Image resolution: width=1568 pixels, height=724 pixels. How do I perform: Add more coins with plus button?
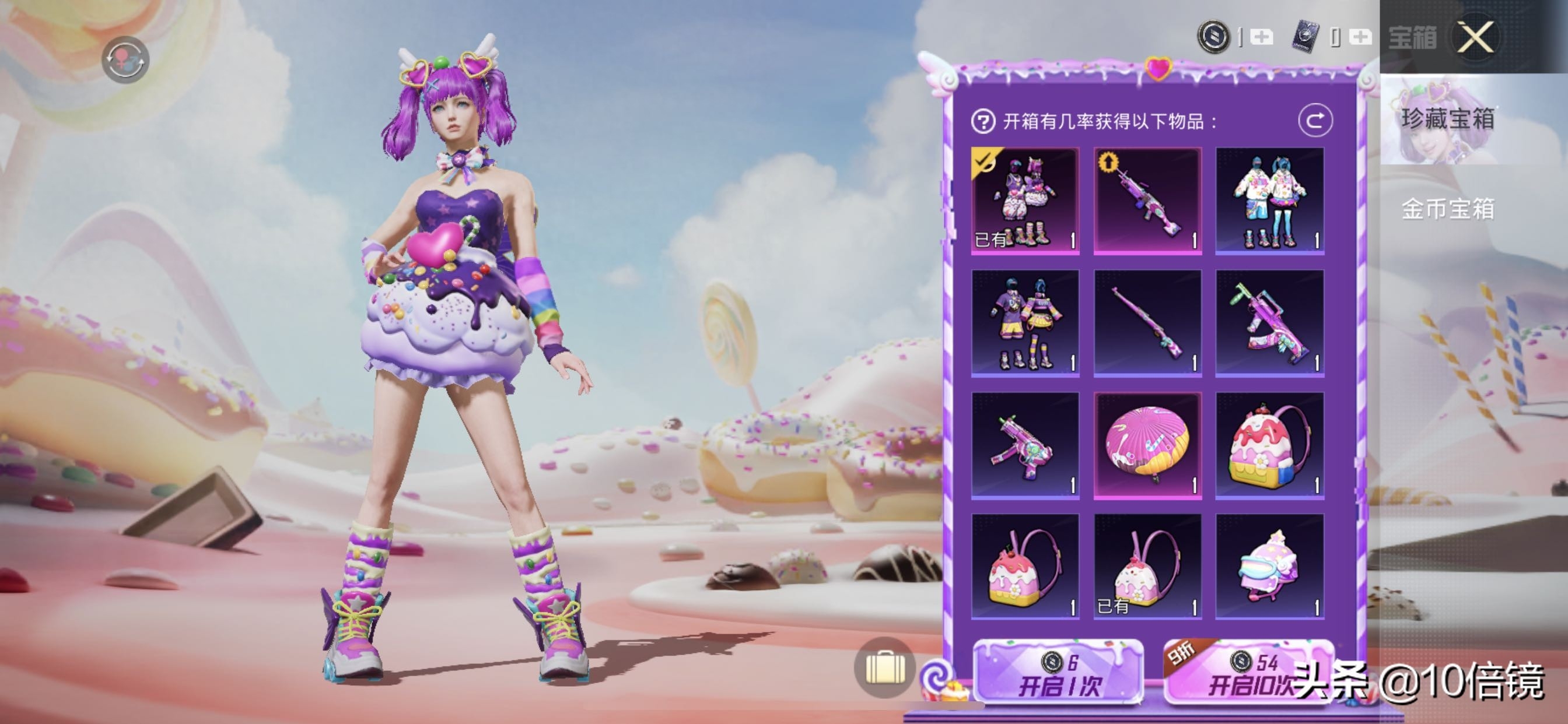click(x=1261, y=38)
